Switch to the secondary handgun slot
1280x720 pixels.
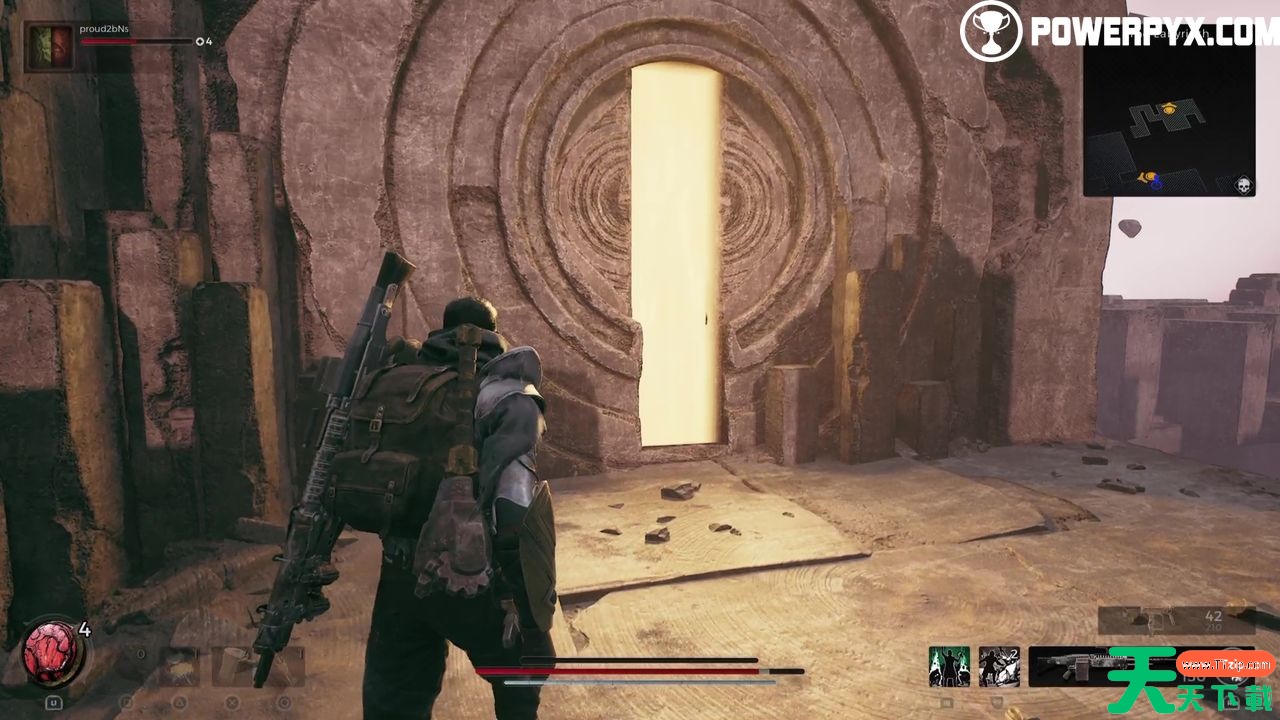point(1175,620)
